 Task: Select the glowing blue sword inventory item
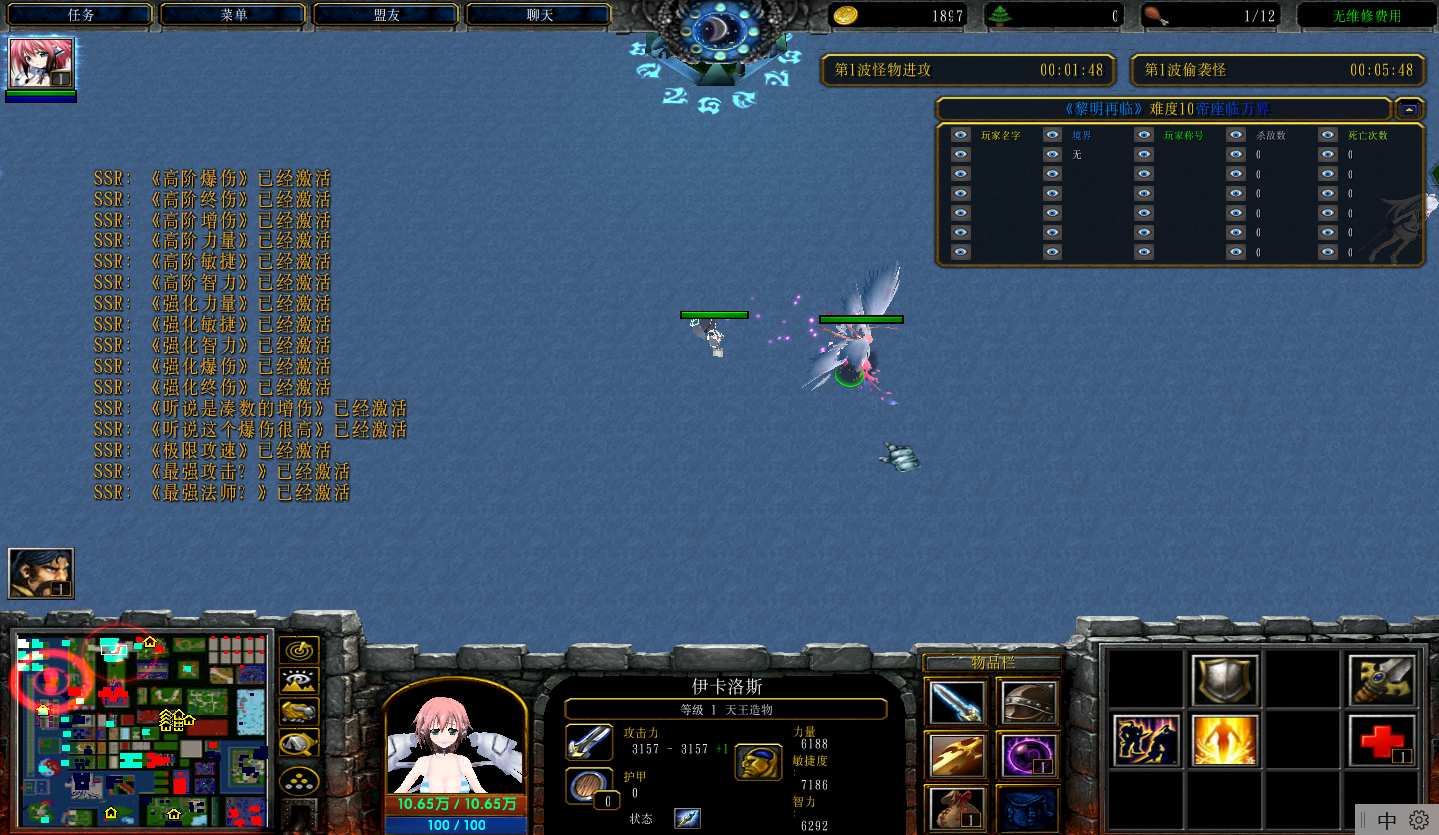point(955,702)
